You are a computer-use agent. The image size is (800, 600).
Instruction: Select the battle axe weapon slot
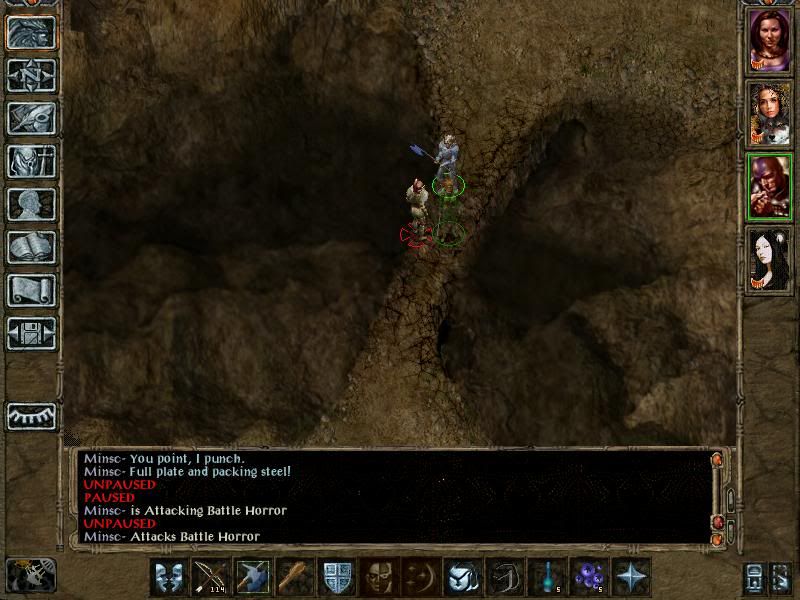click(x=253, y=577)
